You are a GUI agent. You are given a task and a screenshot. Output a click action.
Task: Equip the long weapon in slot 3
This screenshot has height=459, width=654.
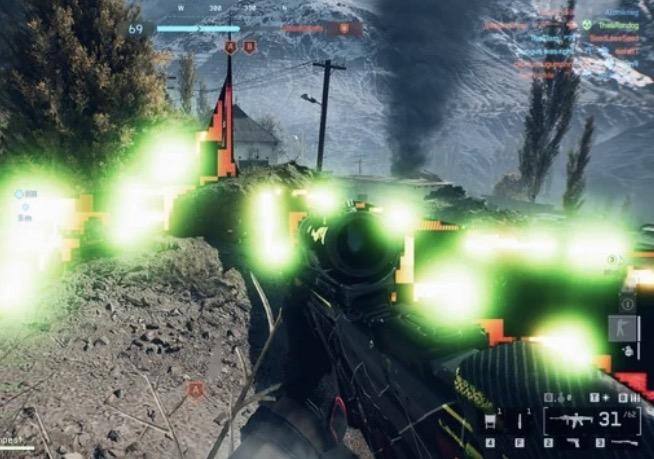(622, 441)
